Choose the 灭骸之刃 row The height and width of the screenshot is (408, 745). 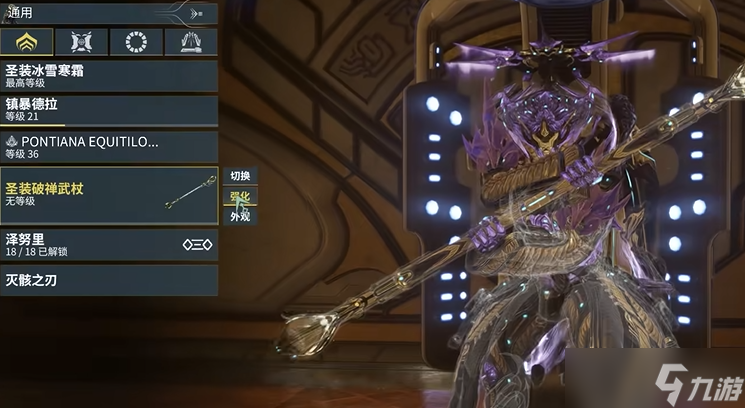[109, 280]
